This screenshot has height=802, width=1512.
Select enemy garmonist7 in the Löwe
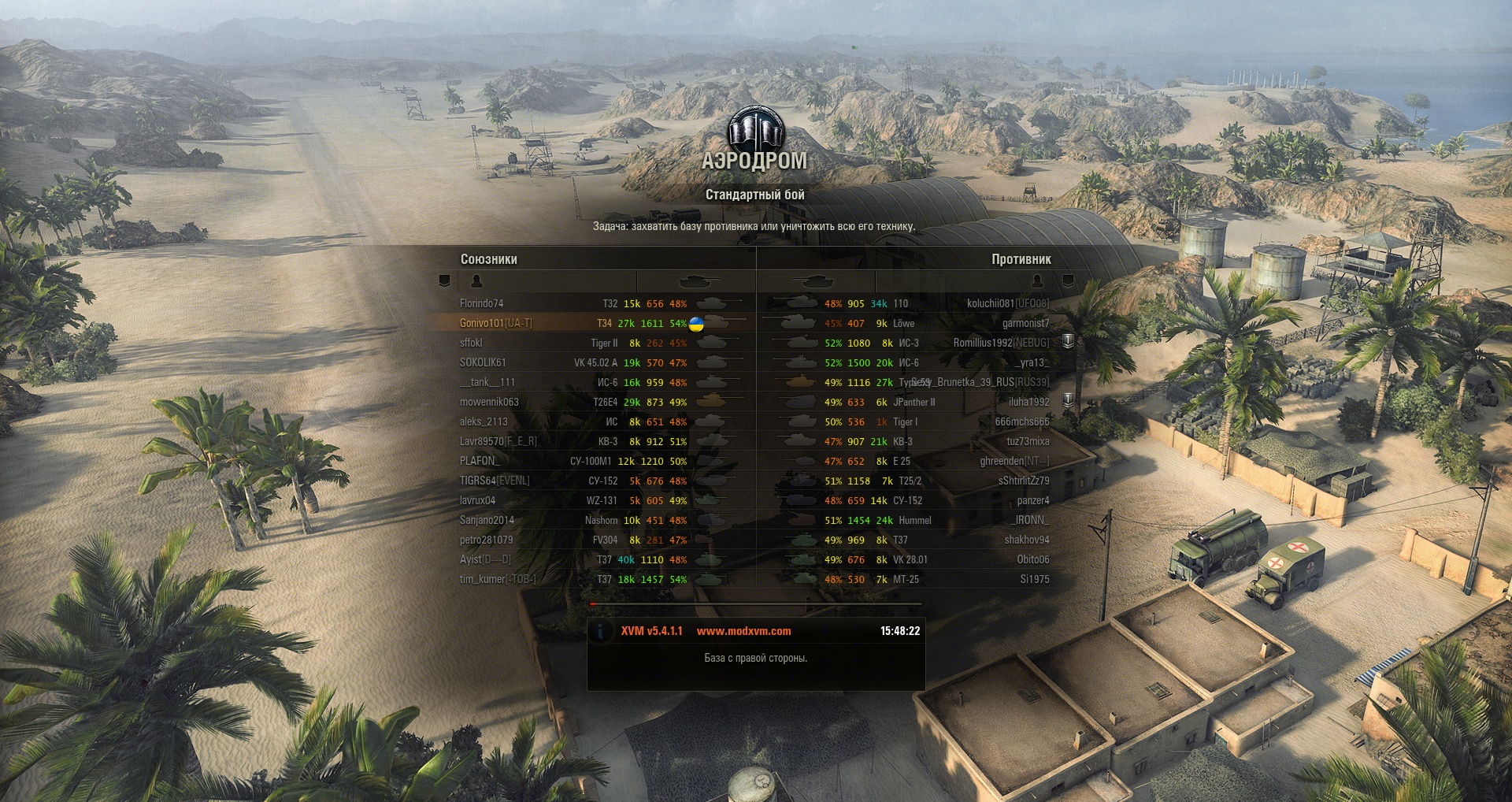(1025, 323)
